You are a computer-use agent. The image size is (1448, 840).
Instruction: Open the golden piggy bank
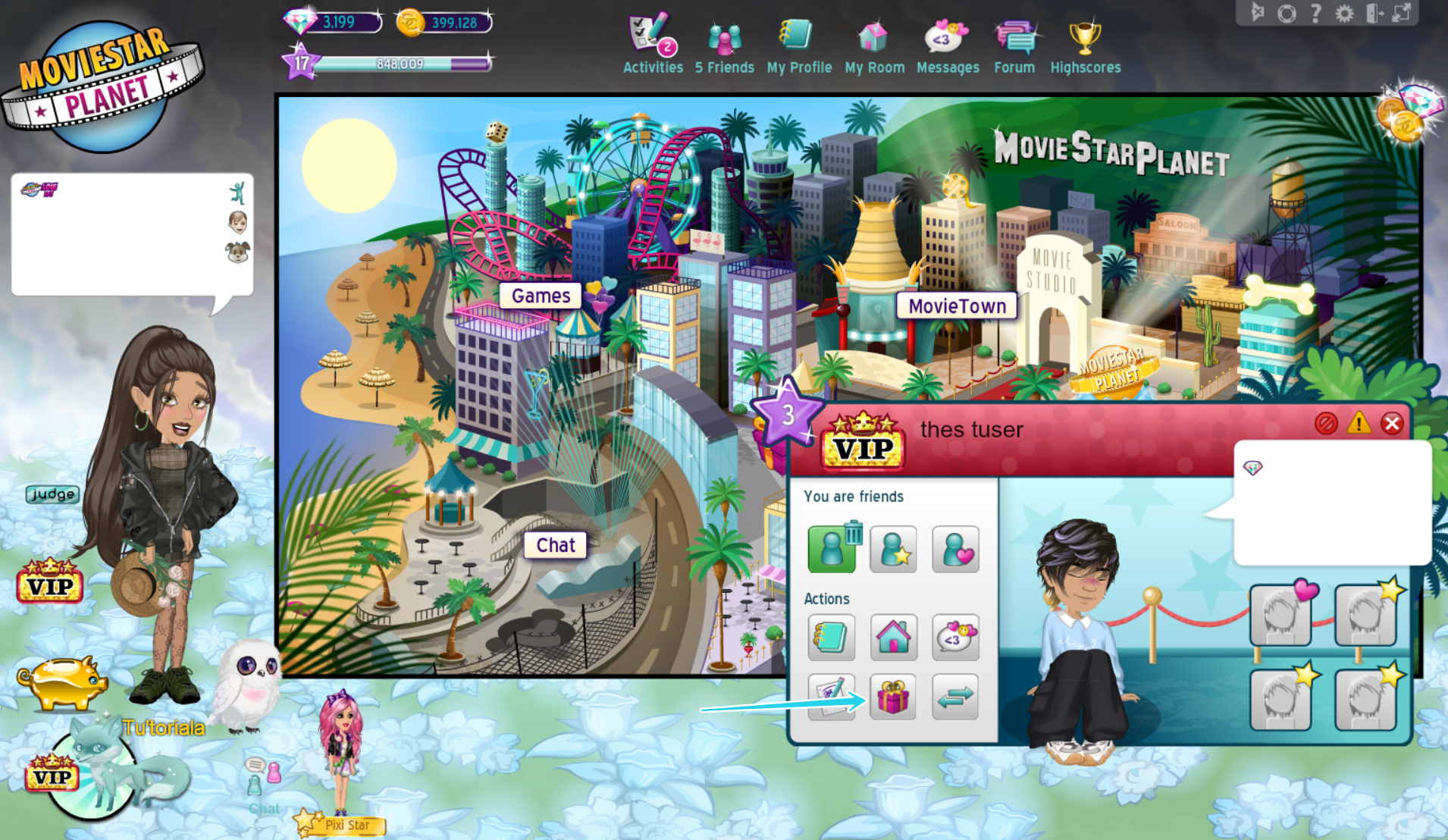click(62, 681)
